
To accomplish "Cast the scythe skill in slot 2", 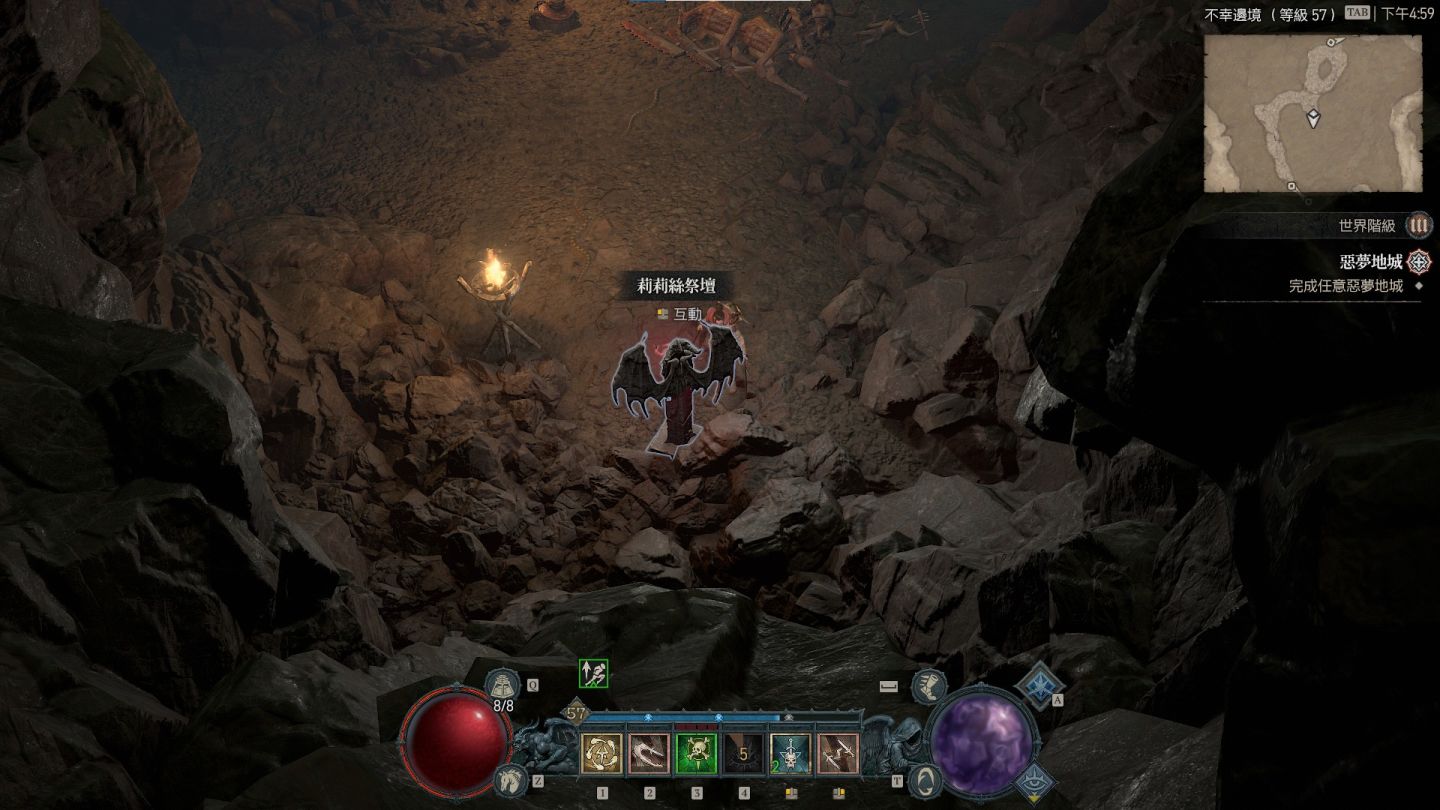I will (x=649, y=754).
